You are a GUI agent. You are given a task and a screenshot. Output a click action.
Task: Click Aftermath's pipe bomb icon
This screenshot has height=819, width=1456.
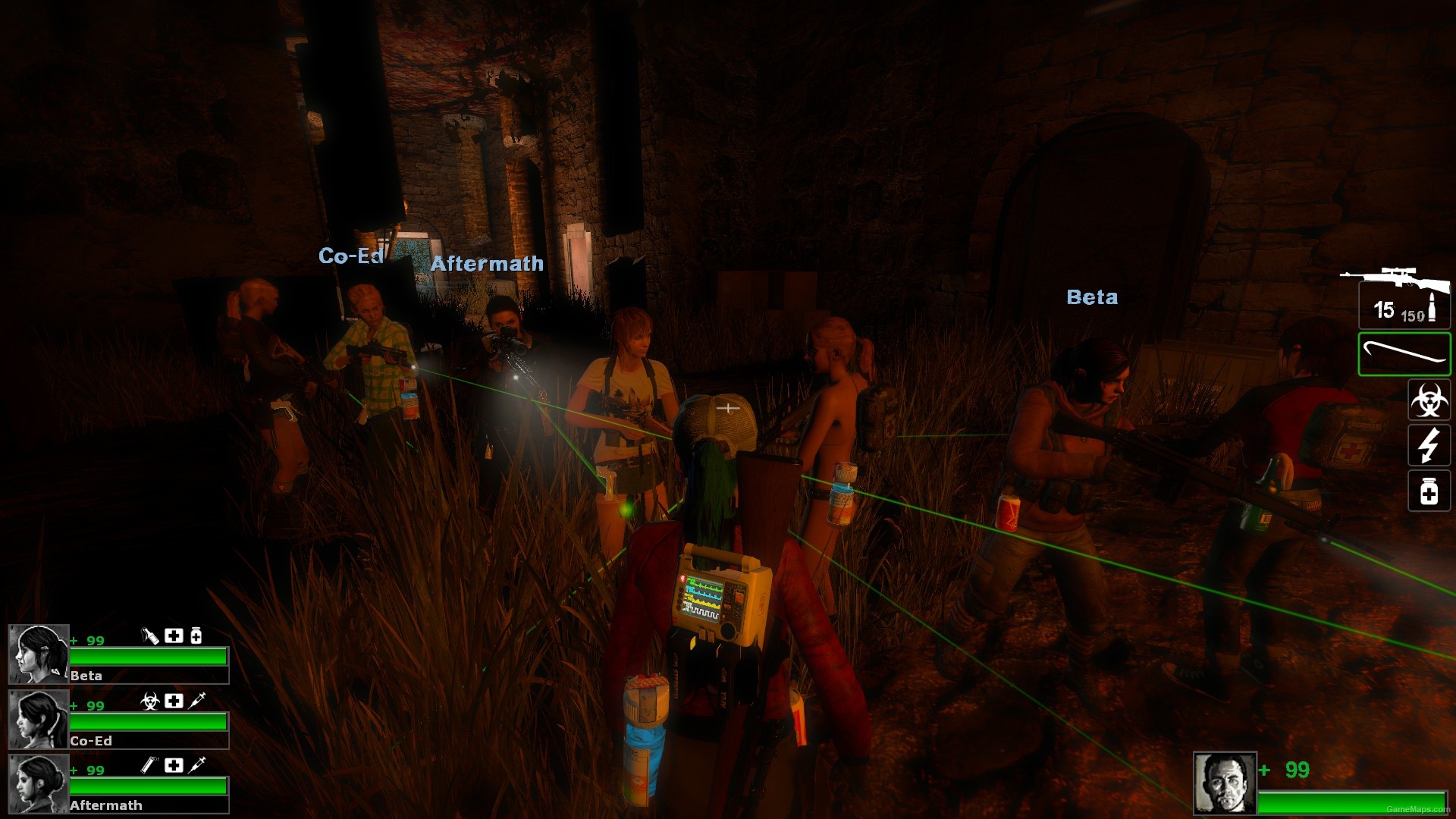tap(149, 765)
